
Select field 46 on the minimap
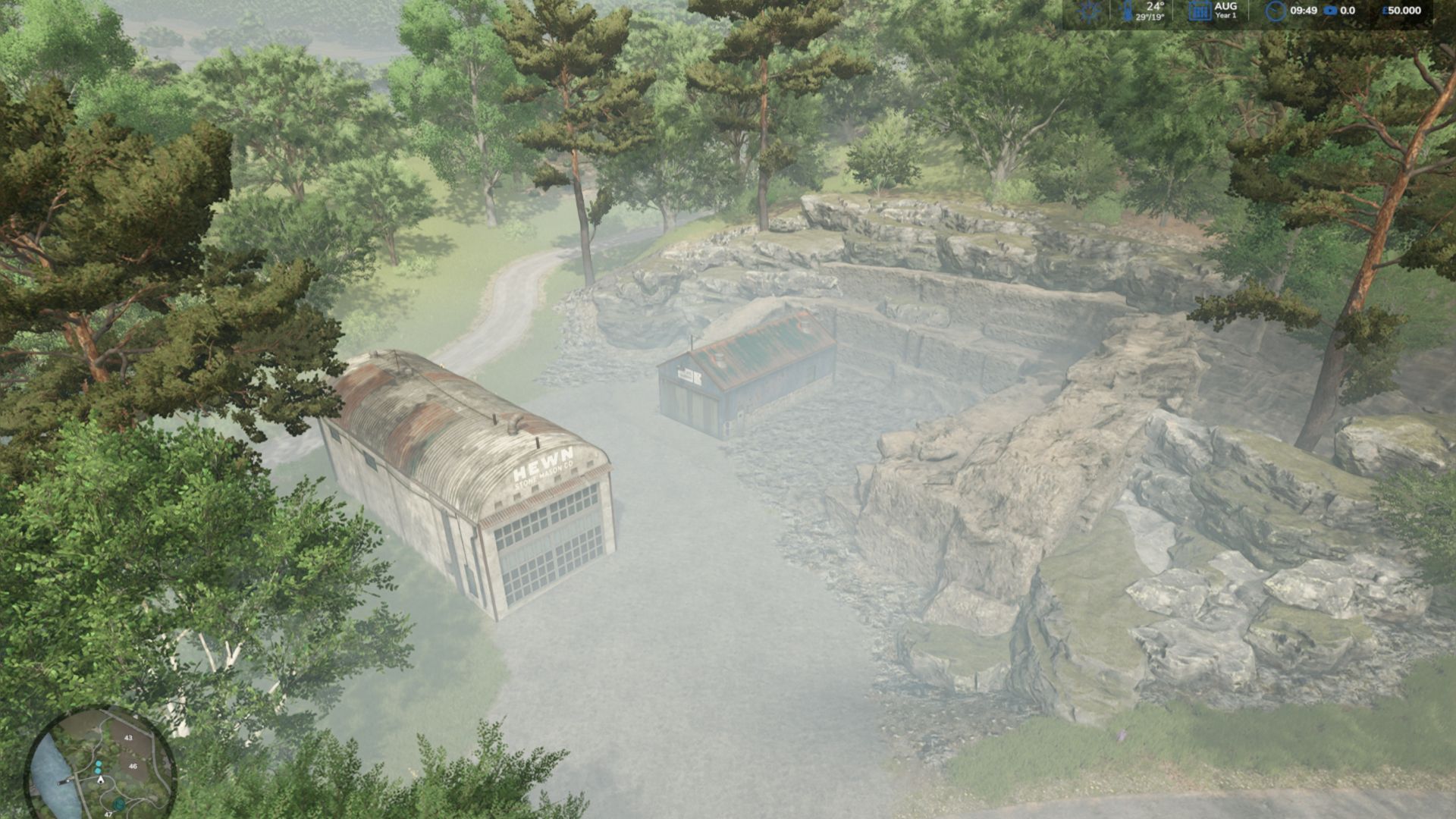(x=133, y=767)
